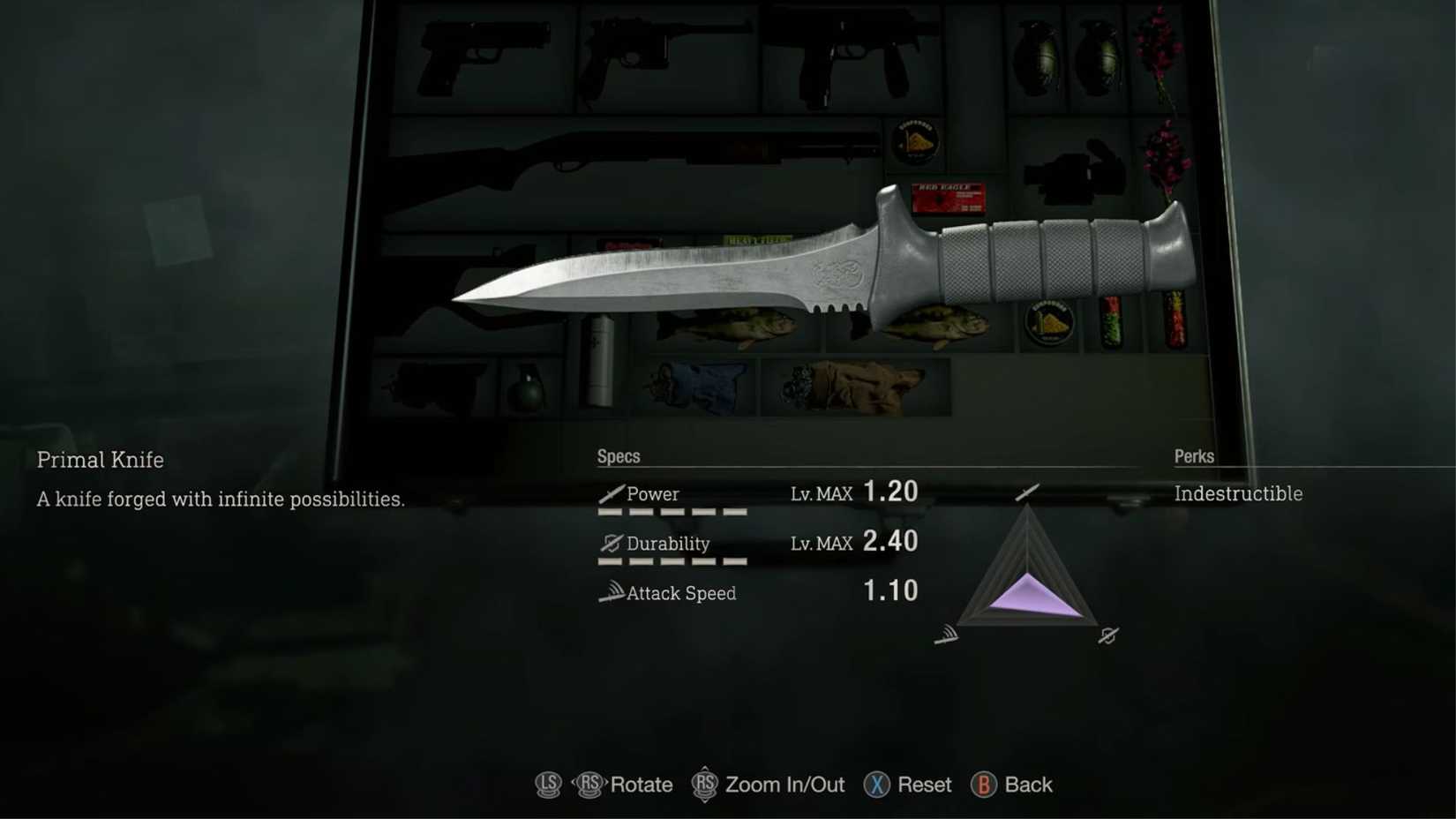Click the Specs section header
The width and height of the screenshot is (1456, 819).
click(x=618, y=456)
